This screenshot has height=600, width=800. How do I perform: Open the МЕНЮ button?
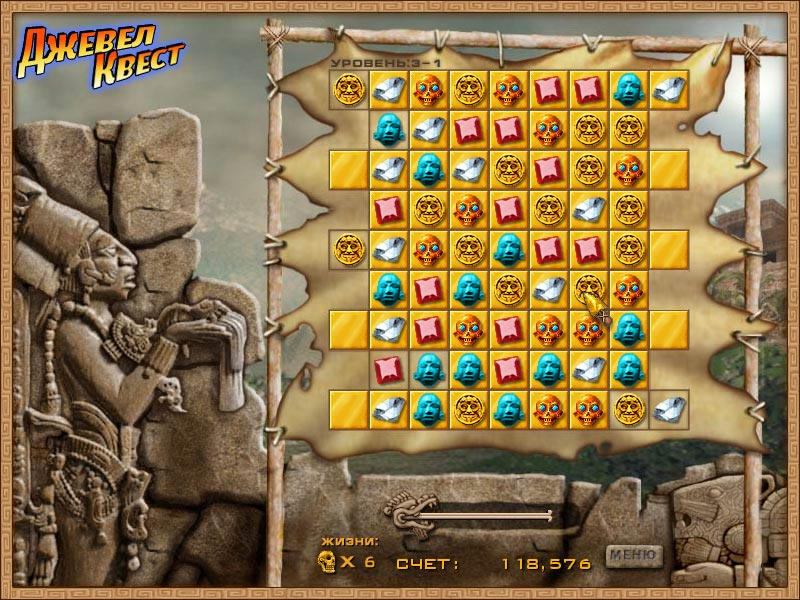point(634,555)
